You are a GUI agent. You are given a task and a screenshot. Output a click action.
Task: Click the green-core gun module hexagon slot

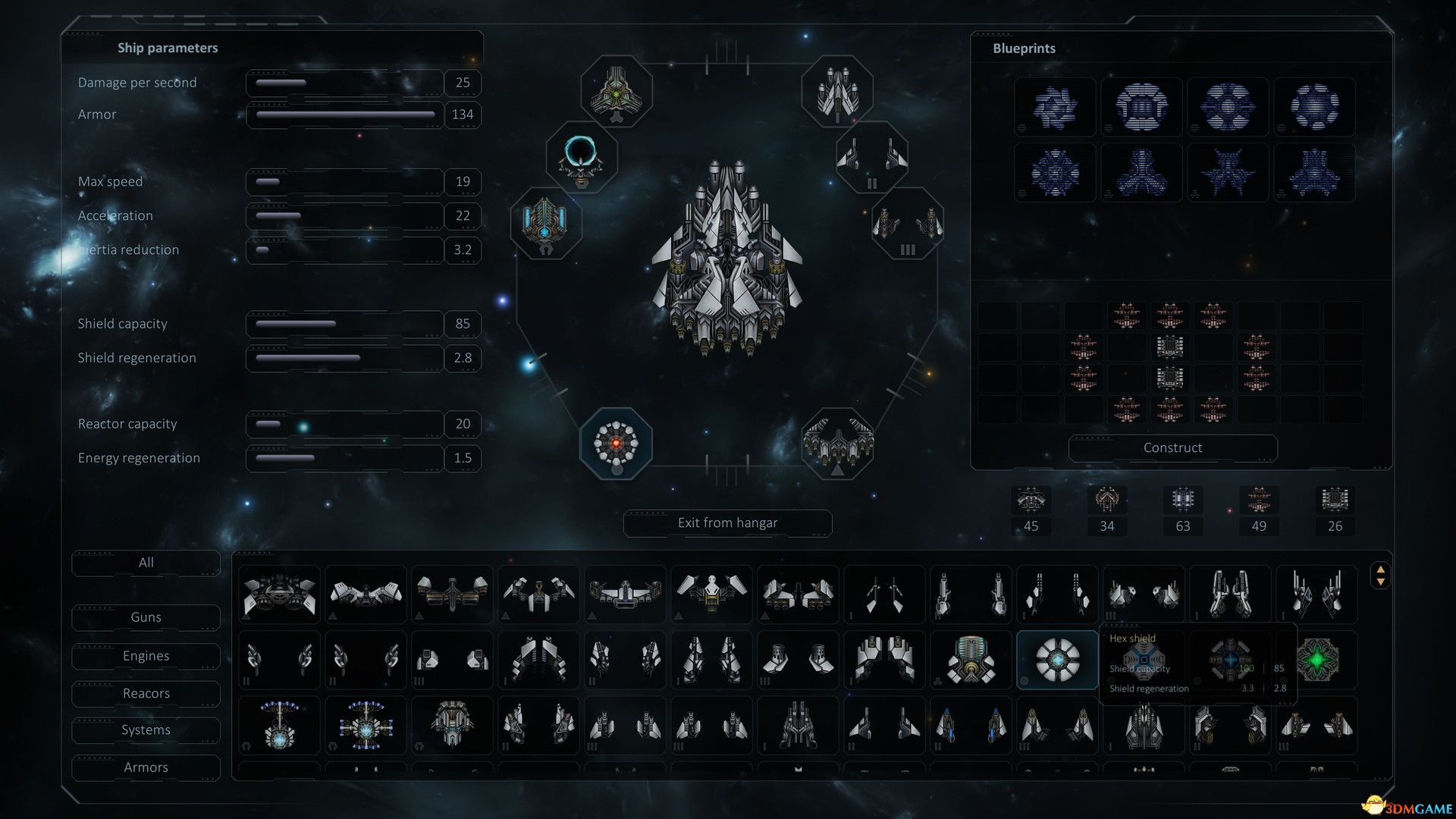[x=617, y=91]
